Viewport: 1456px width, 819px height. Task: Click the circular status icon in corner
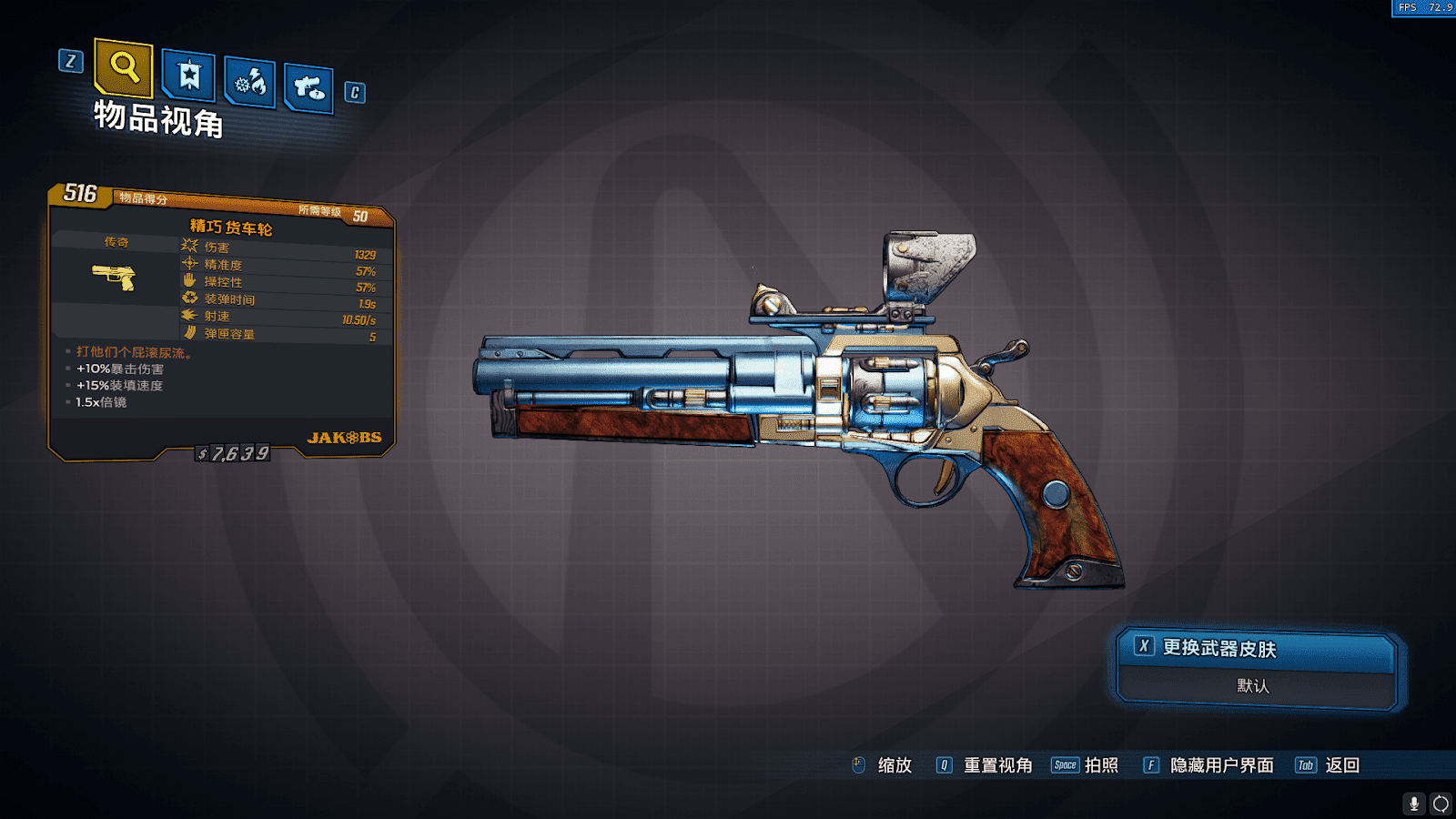pyautogui.click(x=1441, y=804)
